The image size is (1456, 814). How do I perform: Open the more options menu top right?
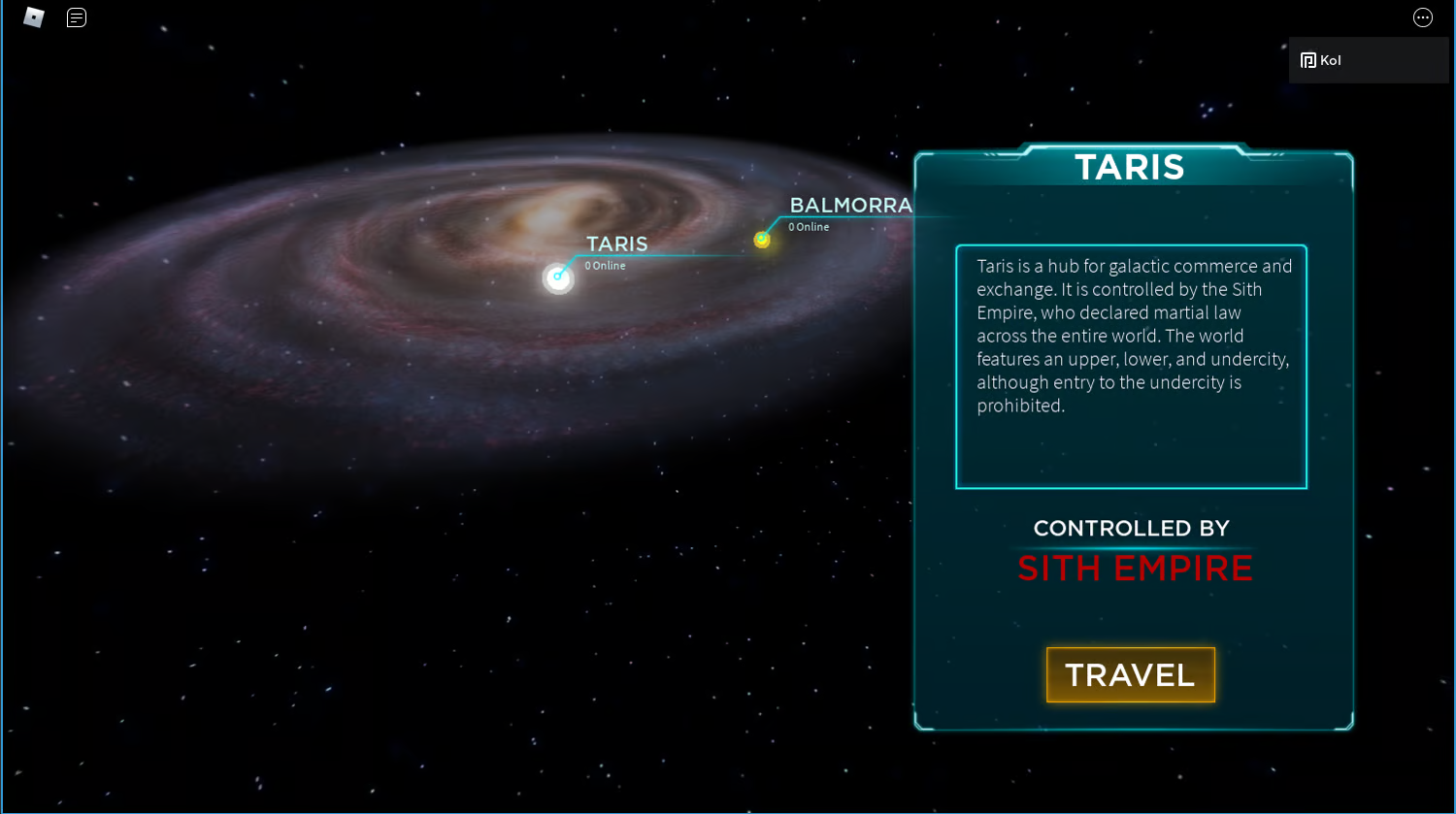(1422, 16)
